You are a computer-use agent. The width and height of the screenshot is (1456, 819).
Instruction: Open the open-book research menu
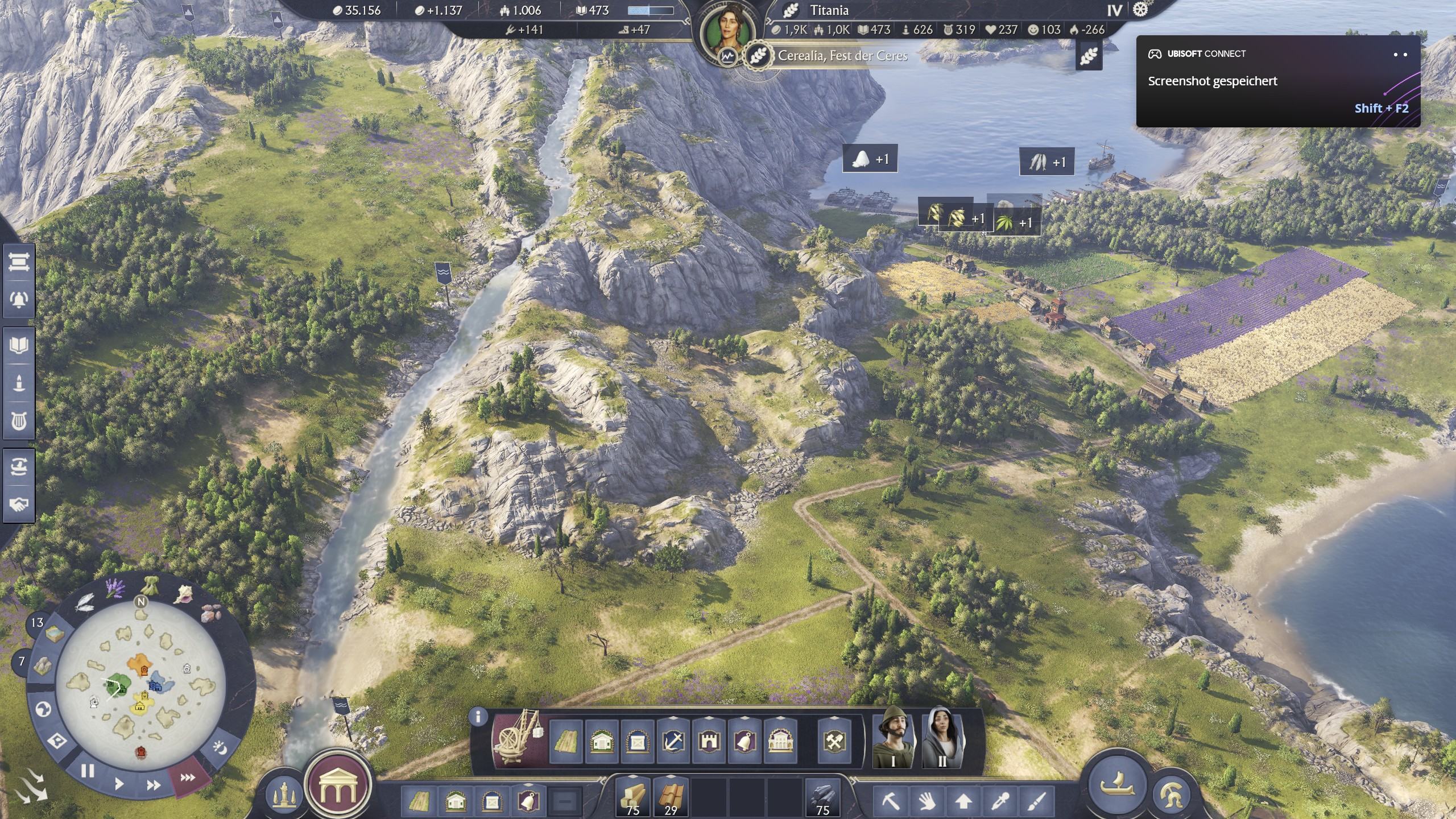pyautogui.click(x=19, y=345)
